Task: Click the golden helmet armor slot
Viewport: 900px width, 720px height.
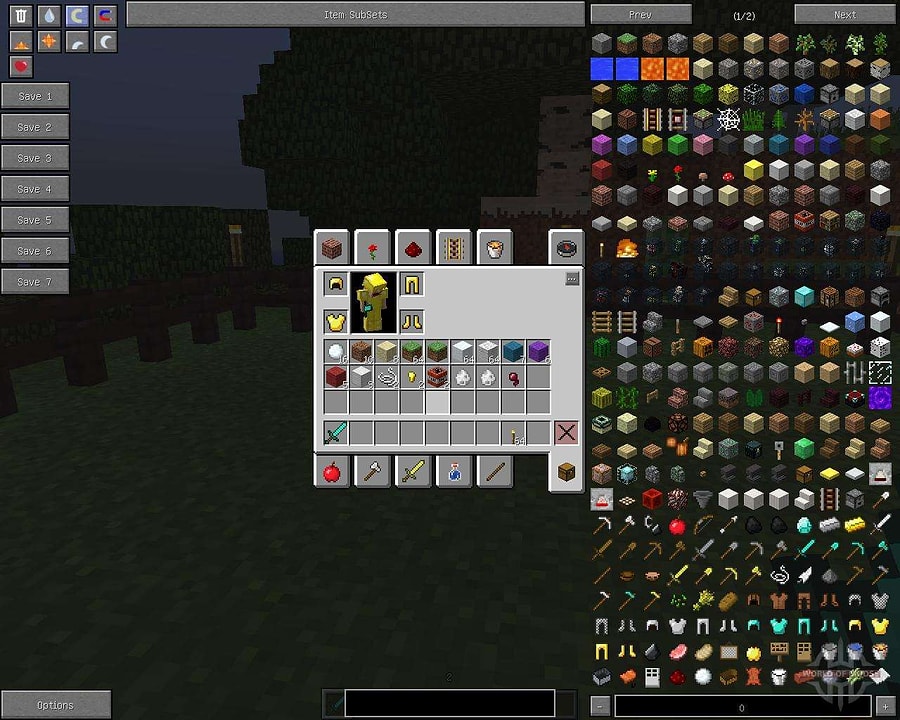Action: [335, 285]
